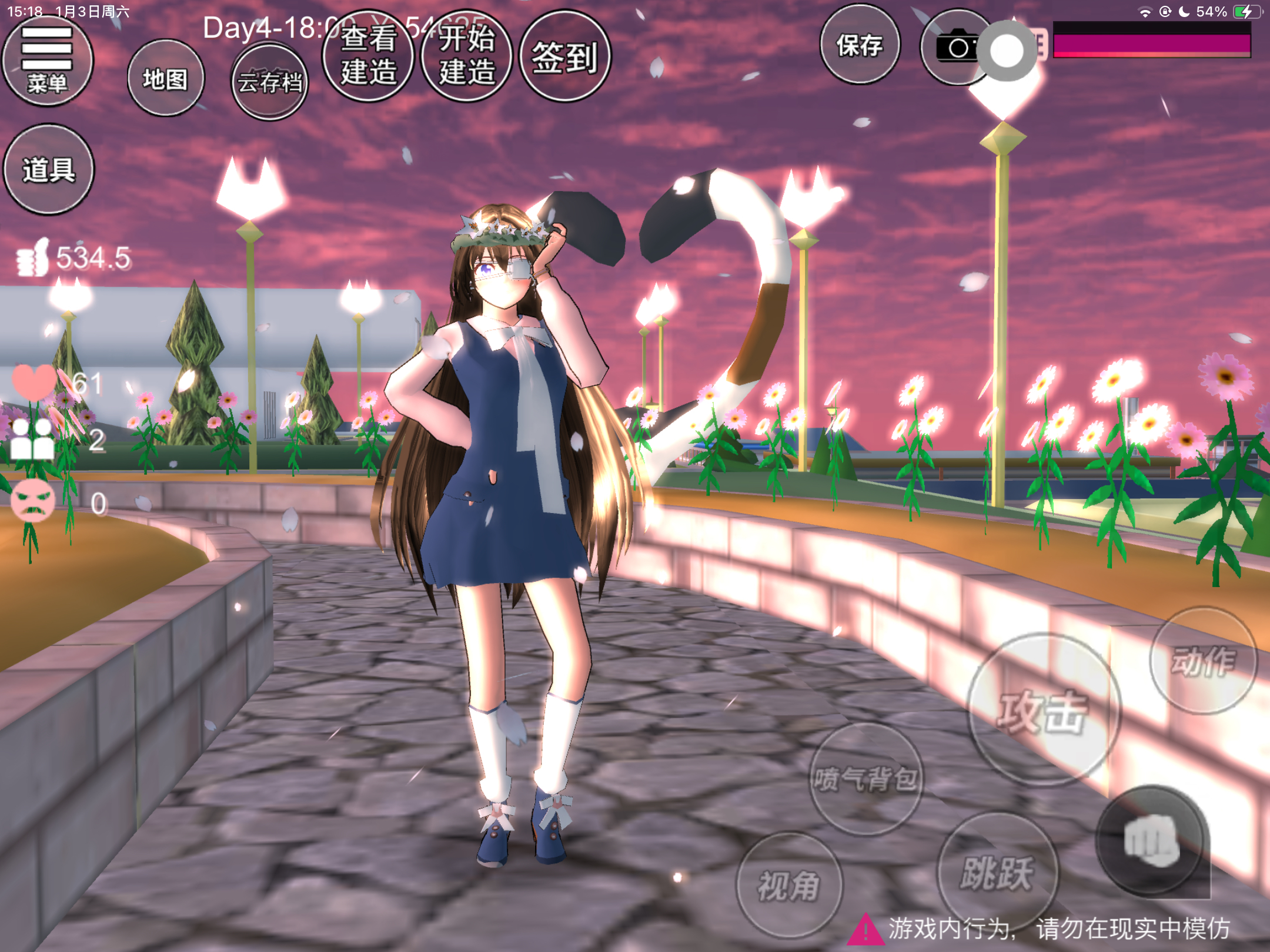Screen dimensions: 1270x952
Task: Open the 地图 map button
Action: 165,78
